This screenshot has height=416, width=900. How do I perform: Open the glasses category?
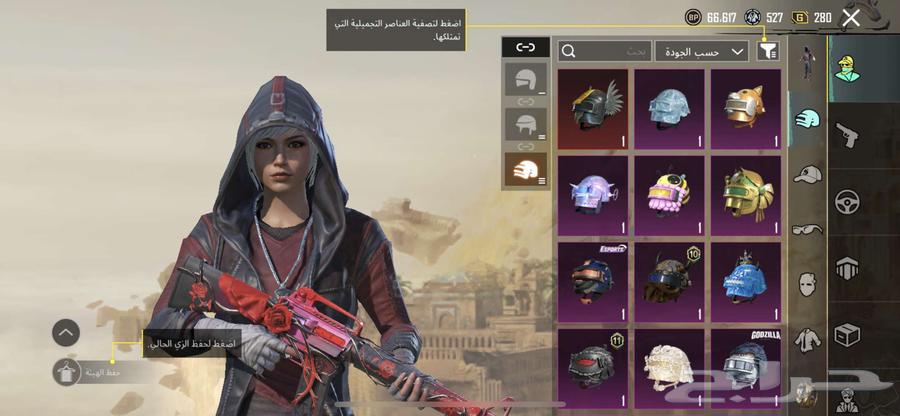[x=808, y=229]
